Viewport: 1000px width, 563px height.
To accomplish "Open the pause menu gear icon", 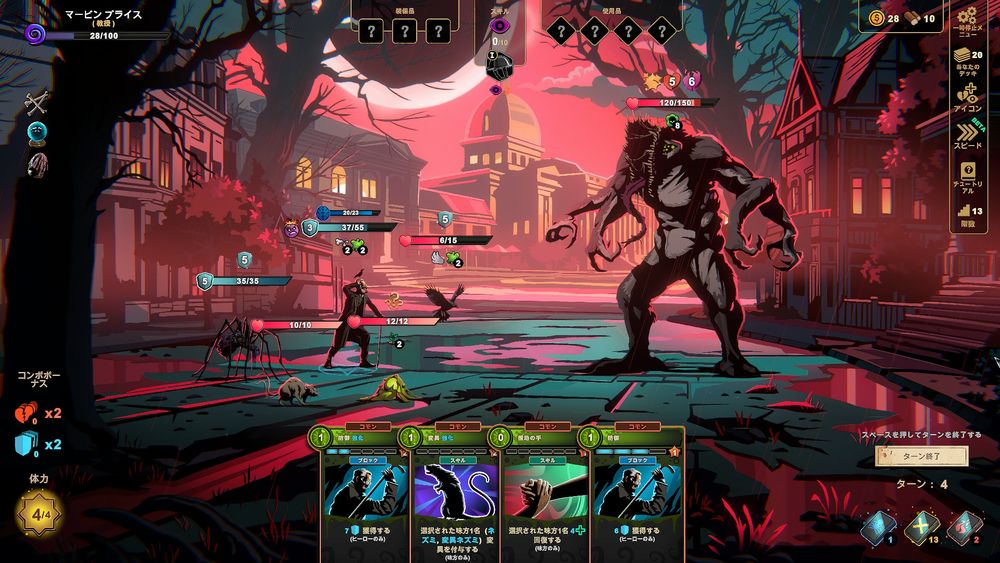I will pyautogui.click(x=967, y=18).
